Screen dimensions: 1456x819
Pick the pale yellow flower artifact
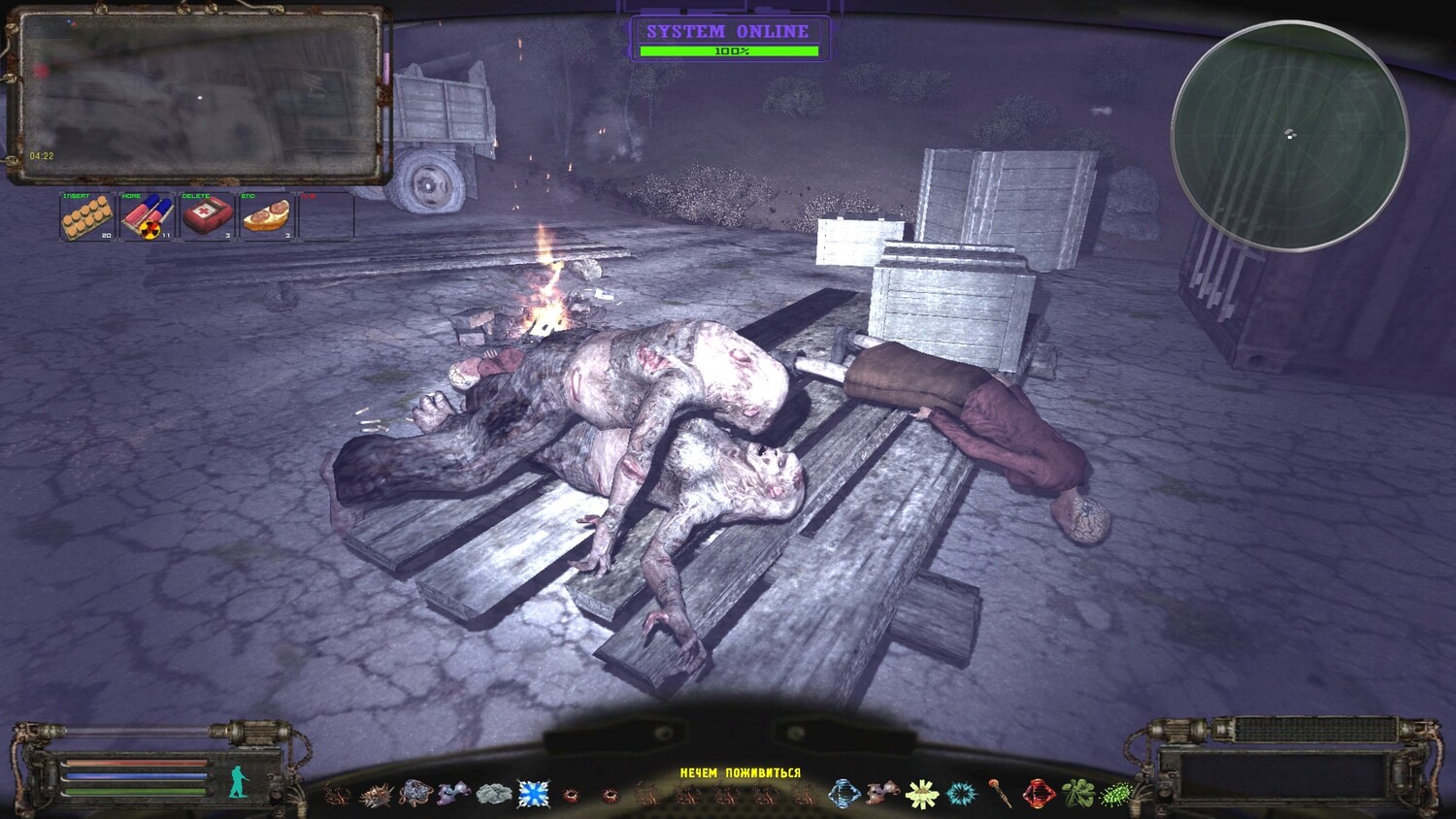click(920, 794)
